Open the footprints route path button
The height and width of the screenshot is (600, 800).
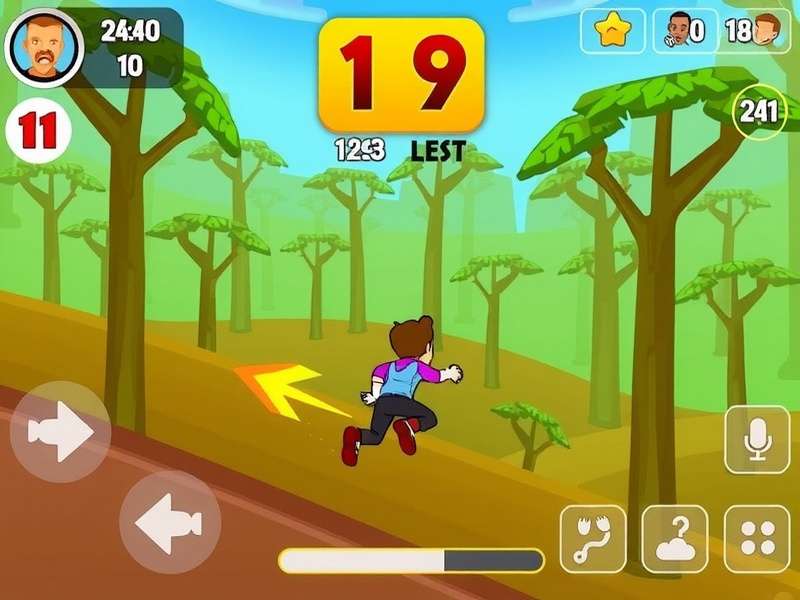pyautogui.click(x=592, y=538)
